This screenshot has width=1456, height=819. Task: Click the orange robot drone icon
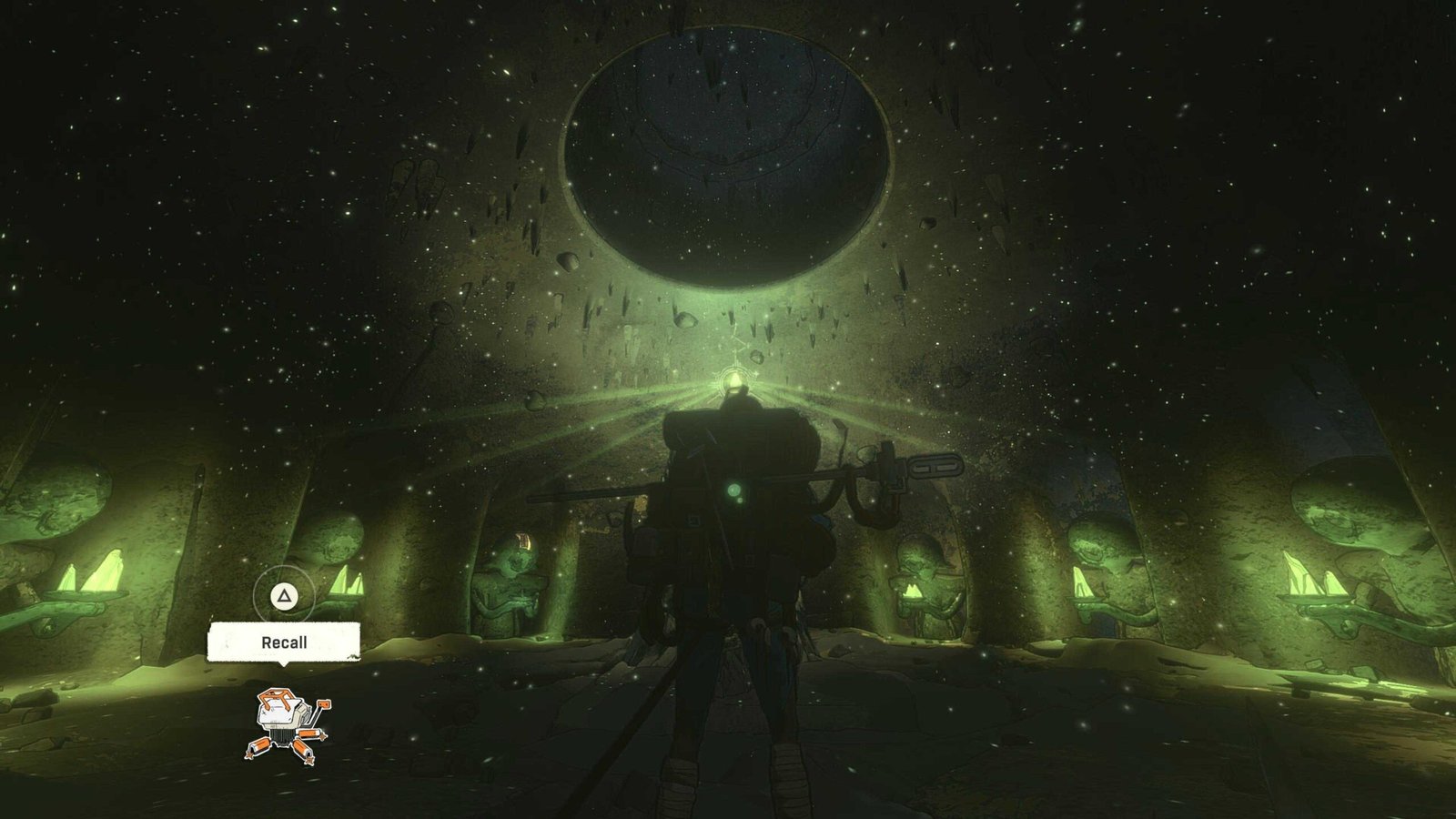click(287, 724)
